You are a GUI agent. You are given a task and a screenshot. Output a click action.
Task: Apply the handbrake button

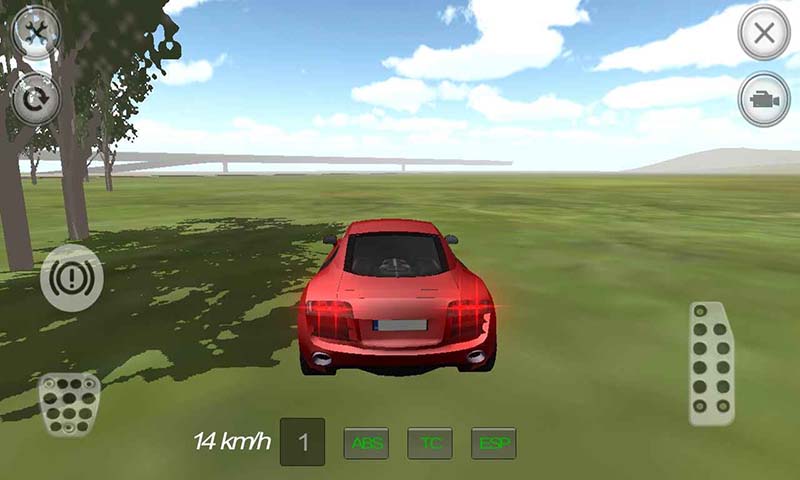point(72,277)
